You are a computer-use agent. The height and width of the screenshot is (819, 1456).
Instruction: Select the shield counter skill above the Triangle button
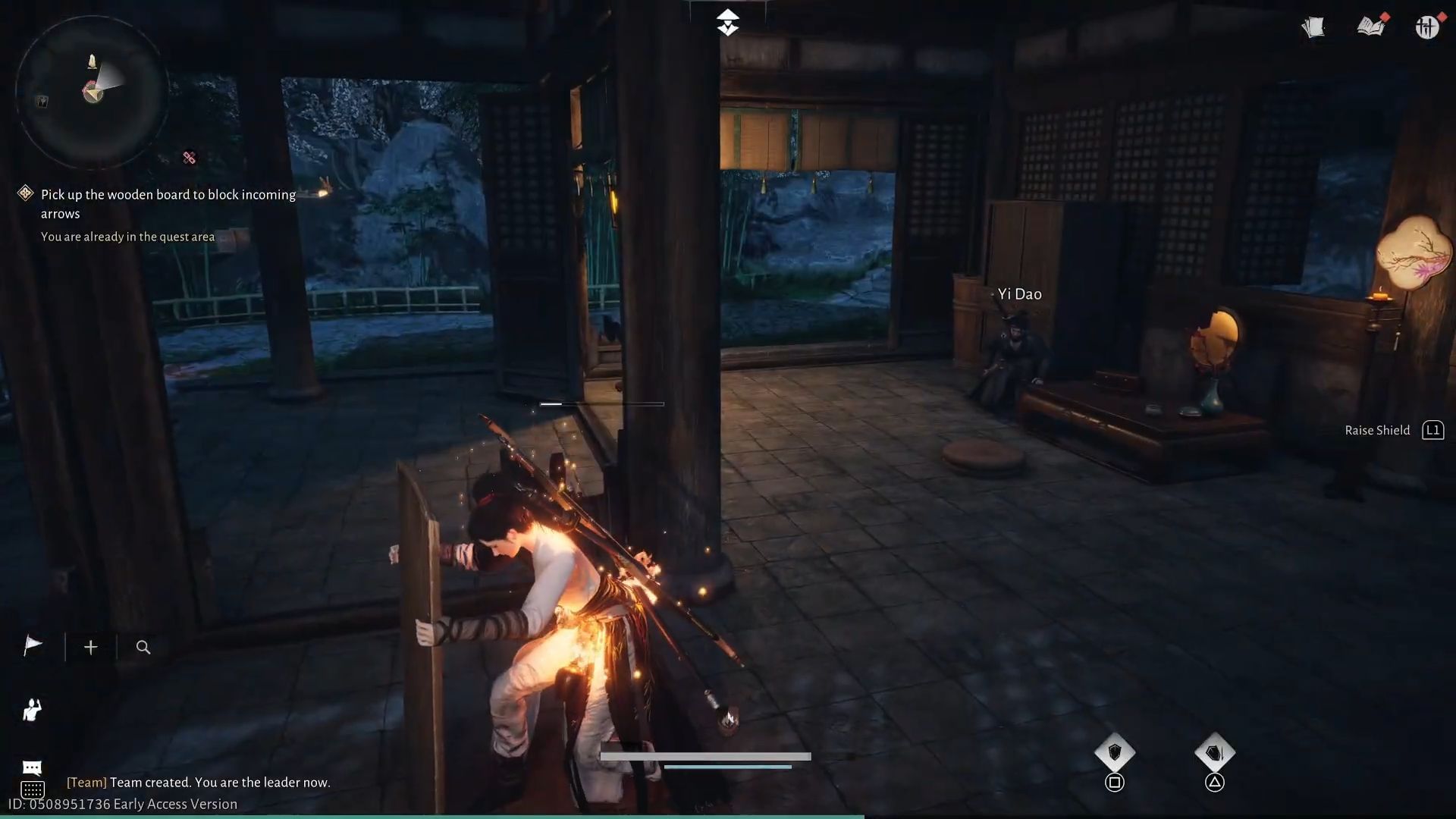coord(1216,752)
